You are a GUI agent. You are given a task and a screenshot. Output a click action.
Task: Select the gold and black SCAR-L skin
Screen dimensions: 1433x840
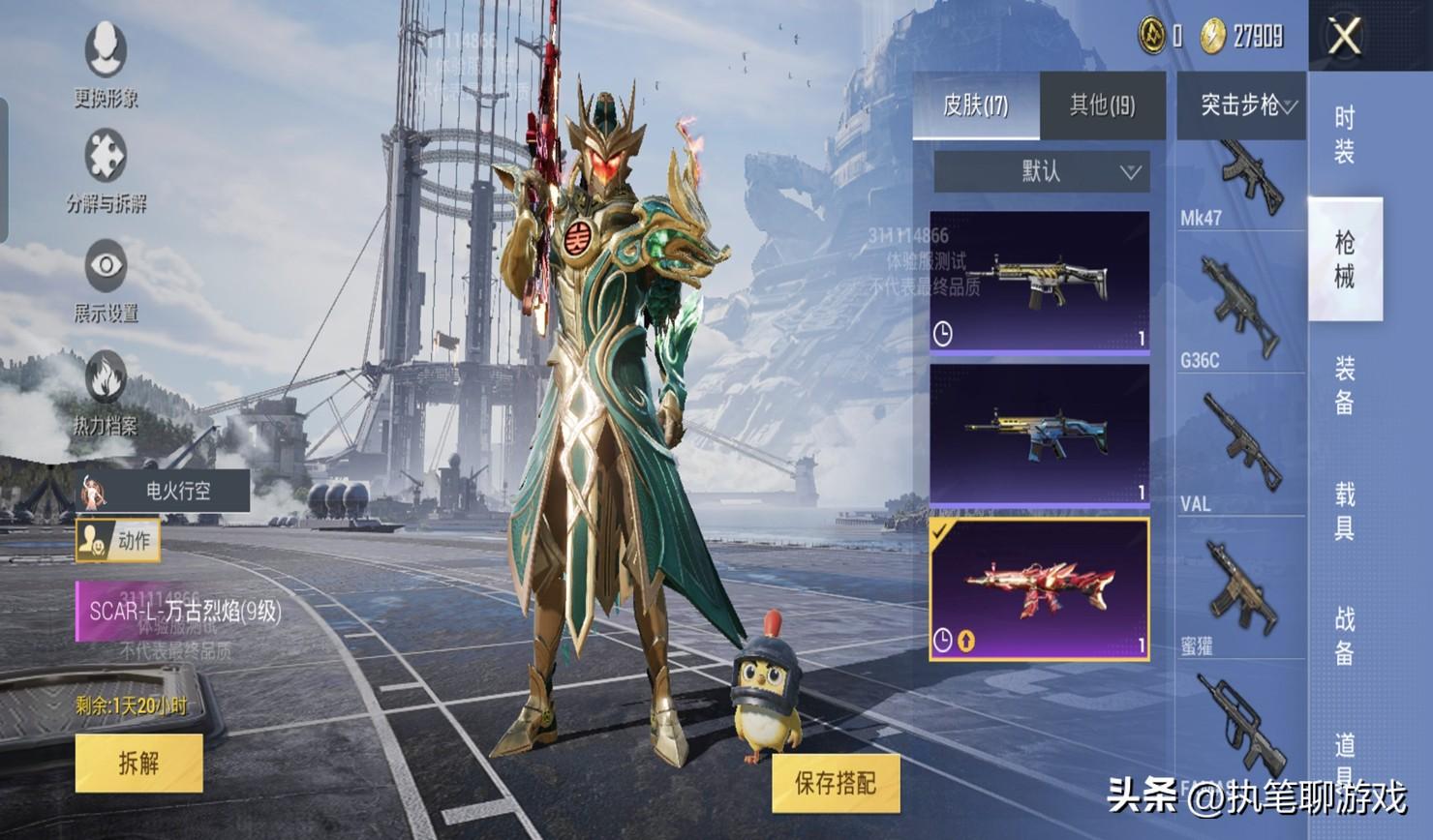pos(1040,282)
